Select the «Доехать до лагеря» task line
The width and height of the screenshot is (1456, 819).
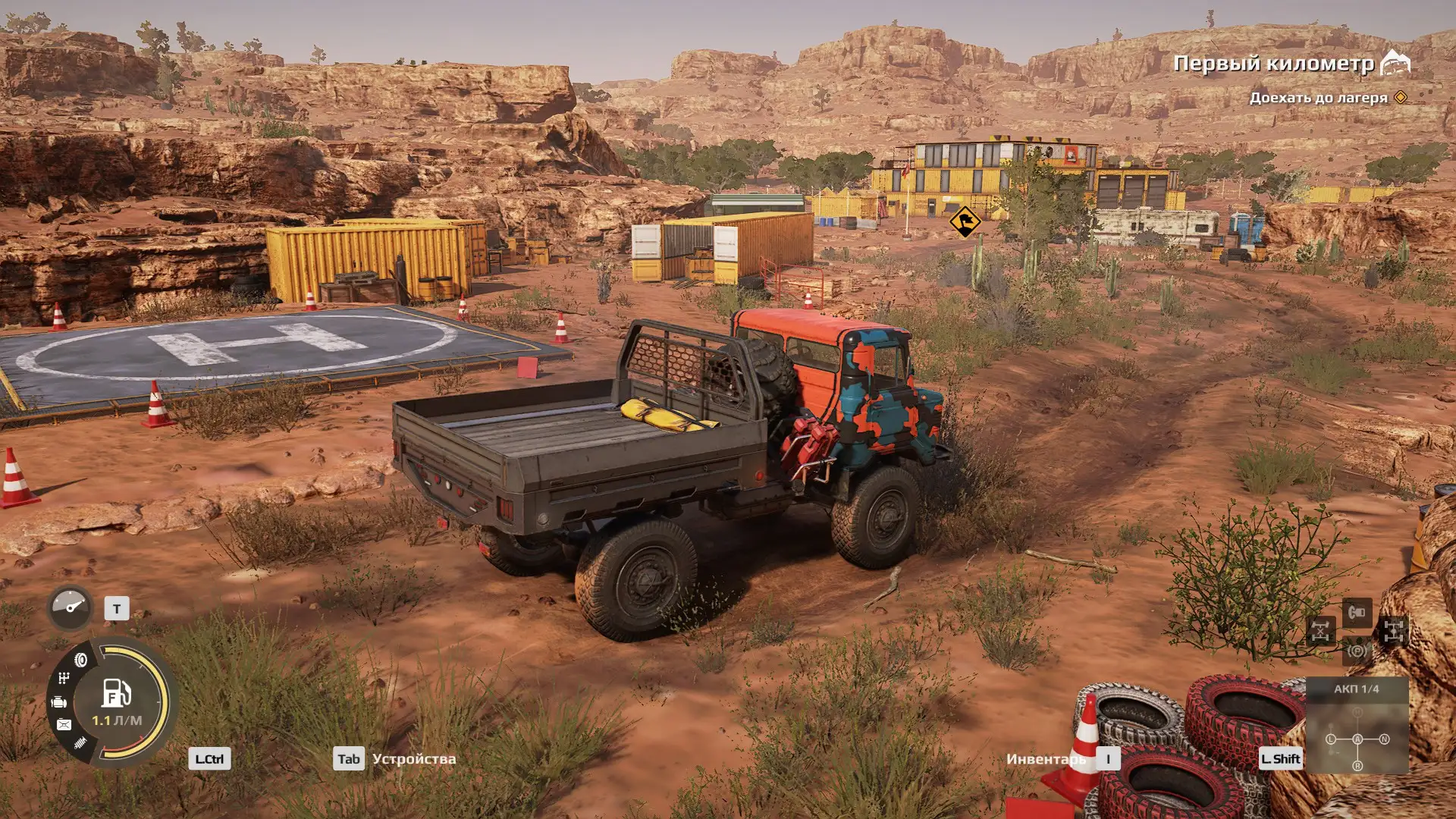click(1318, 98)
